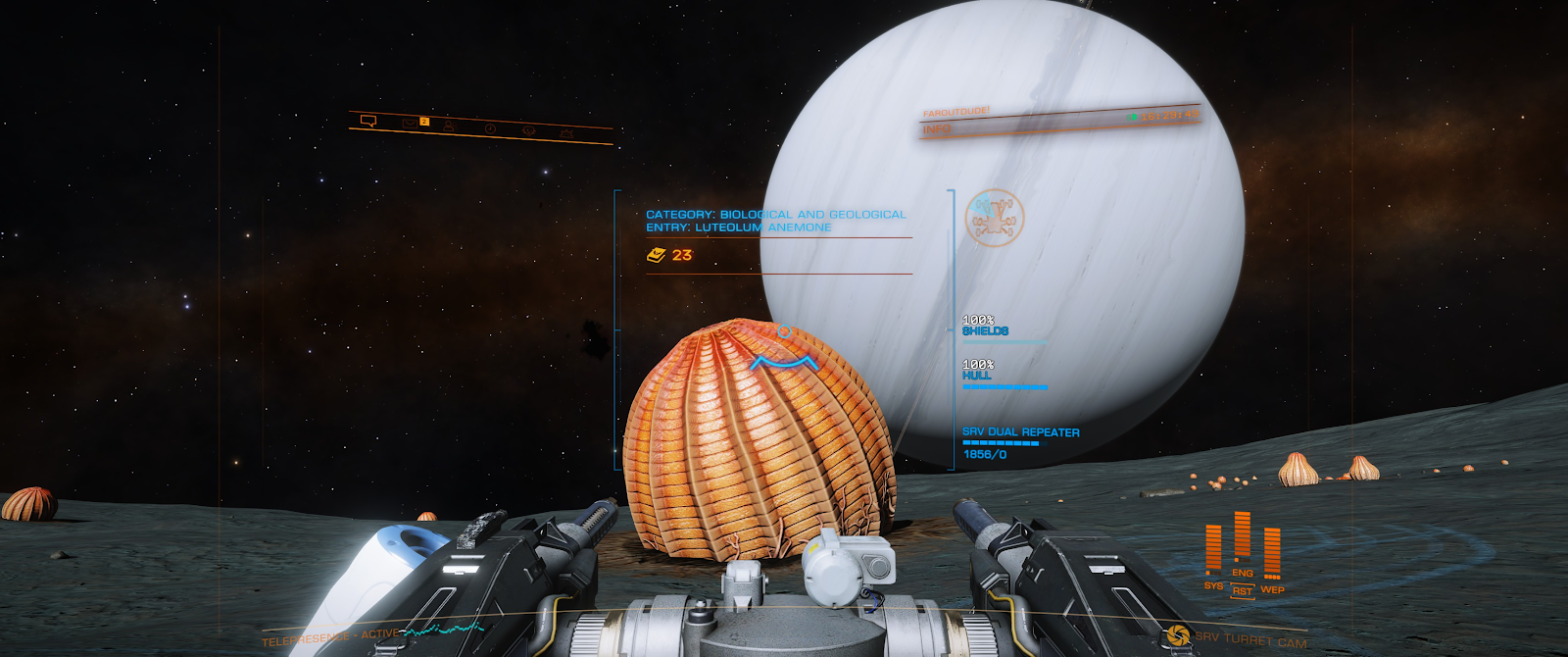Select the Luteolum Anemone codex entry text

click(x=739, y=227)
